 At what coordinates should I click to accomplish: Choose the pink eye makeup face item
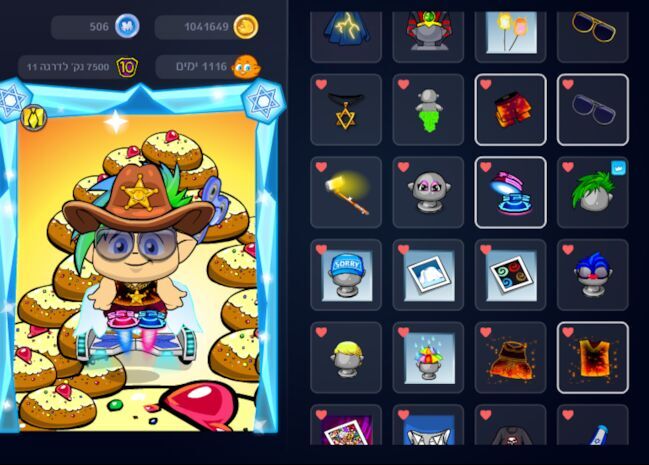428,192
